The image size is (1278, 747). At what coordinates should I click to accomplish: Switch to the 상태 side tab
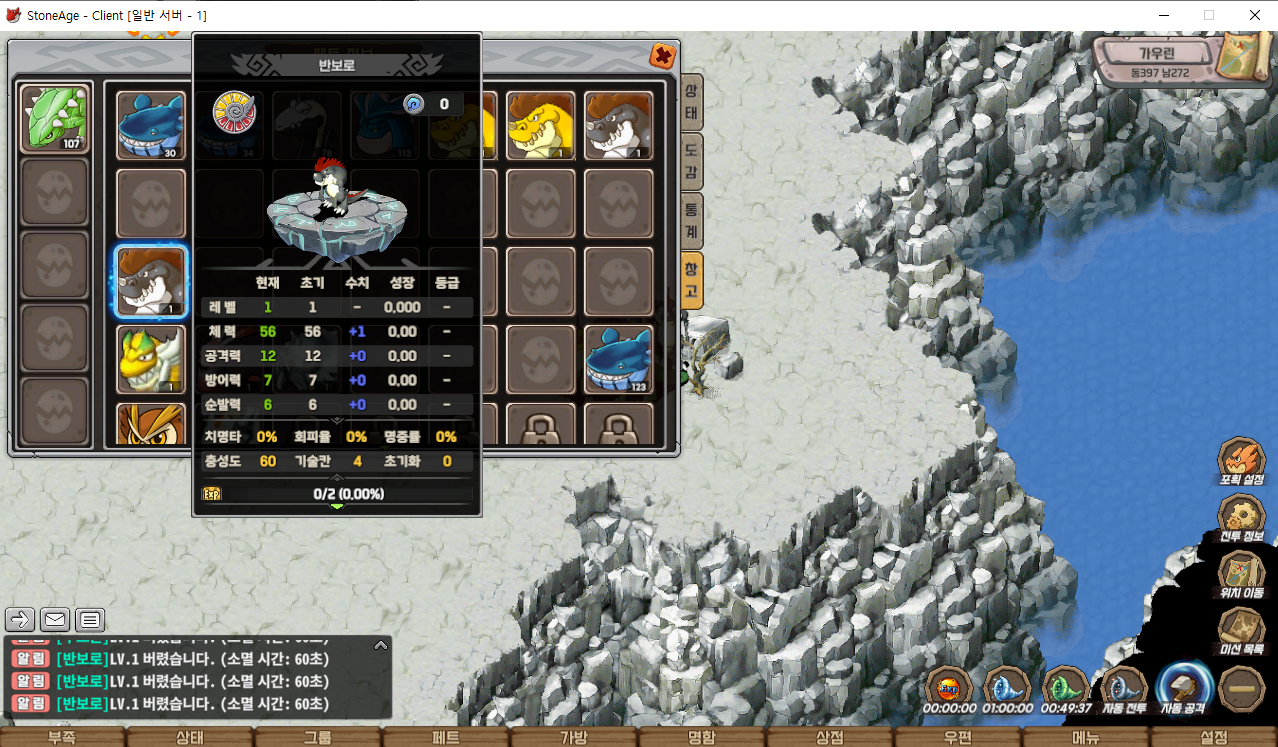point(691,102)
